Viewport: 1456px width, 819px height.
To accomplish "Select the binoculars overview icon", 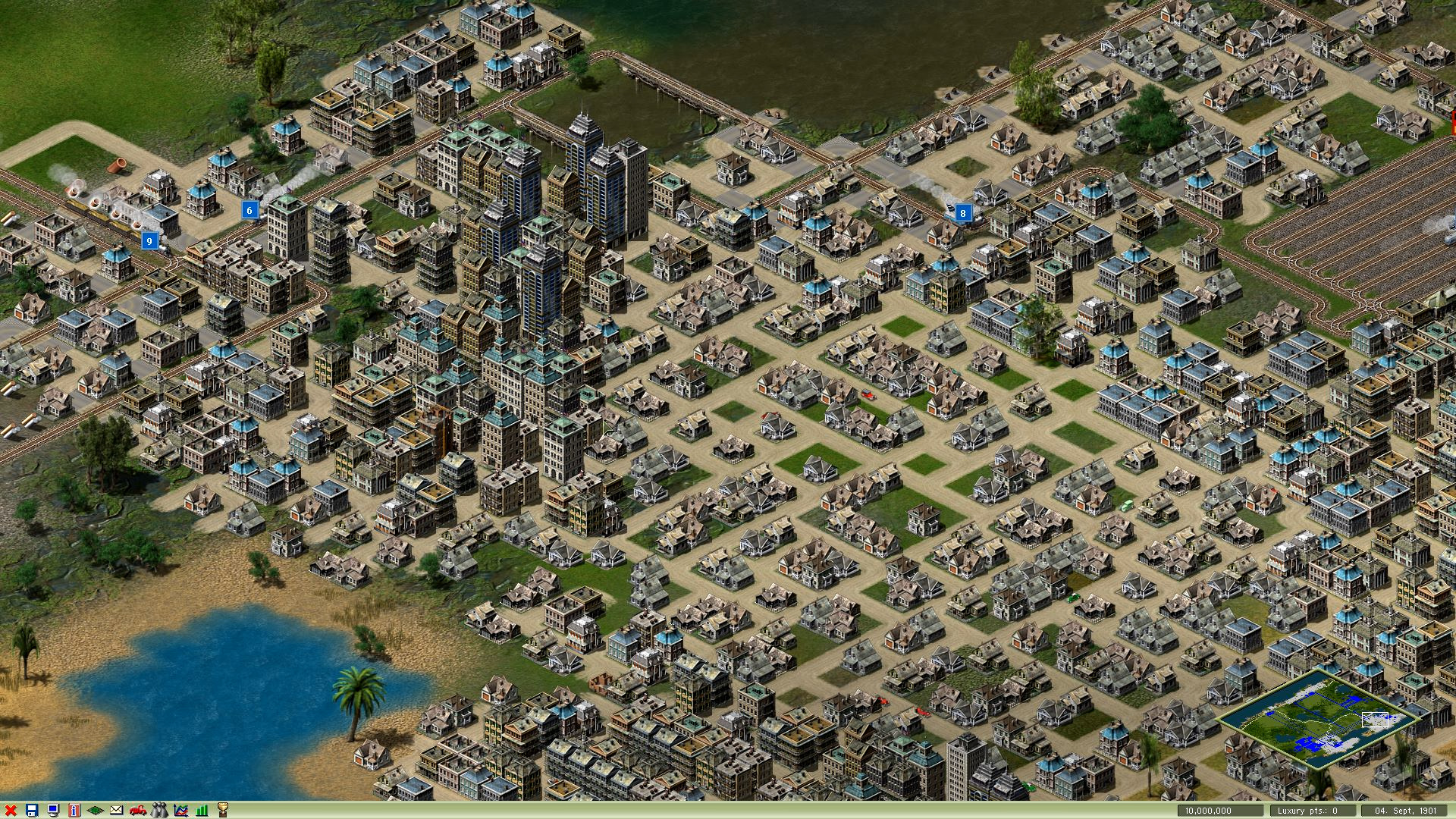I will coord(158,811).
